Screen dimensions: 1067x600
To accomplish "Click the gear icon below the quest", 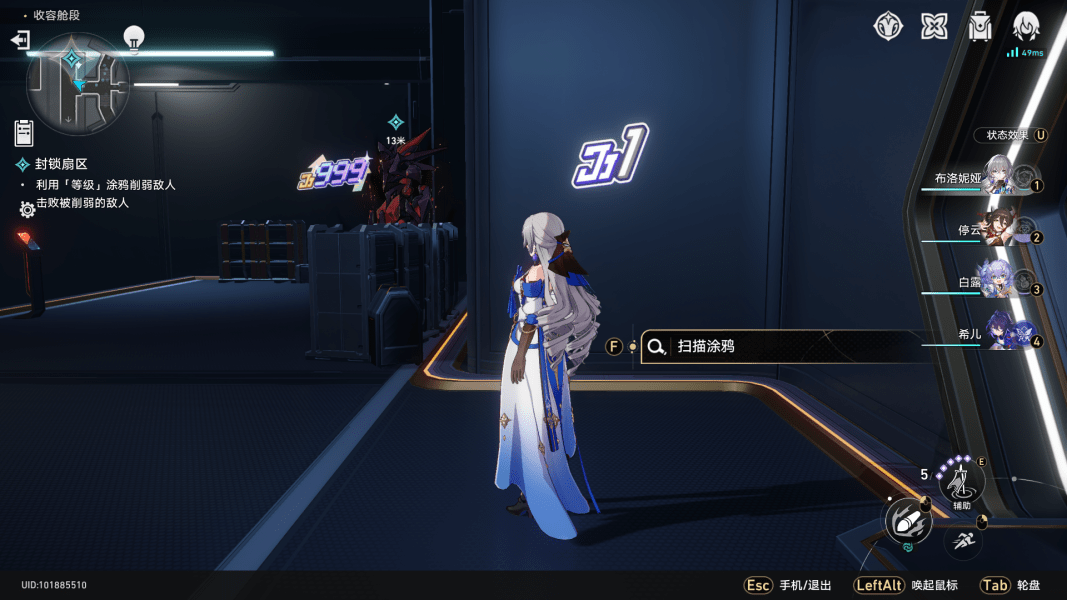I will coord(28,209).
